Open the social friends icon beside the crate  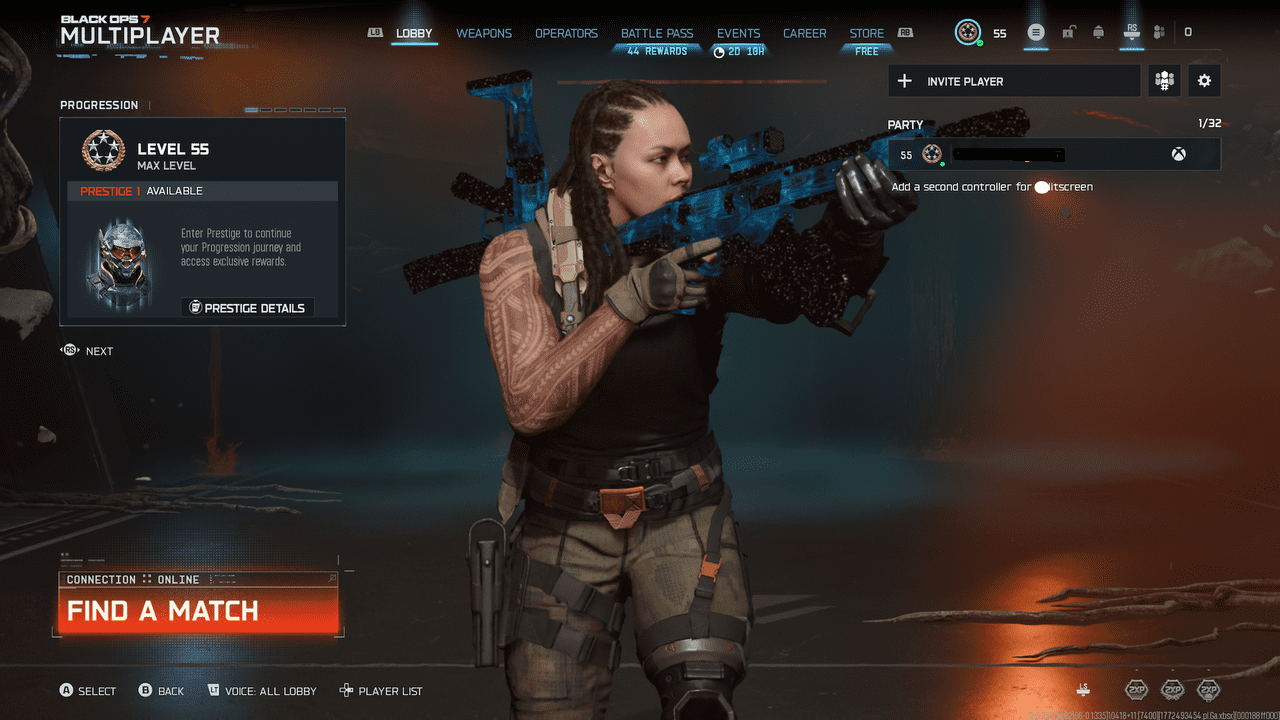(1158, 32)
